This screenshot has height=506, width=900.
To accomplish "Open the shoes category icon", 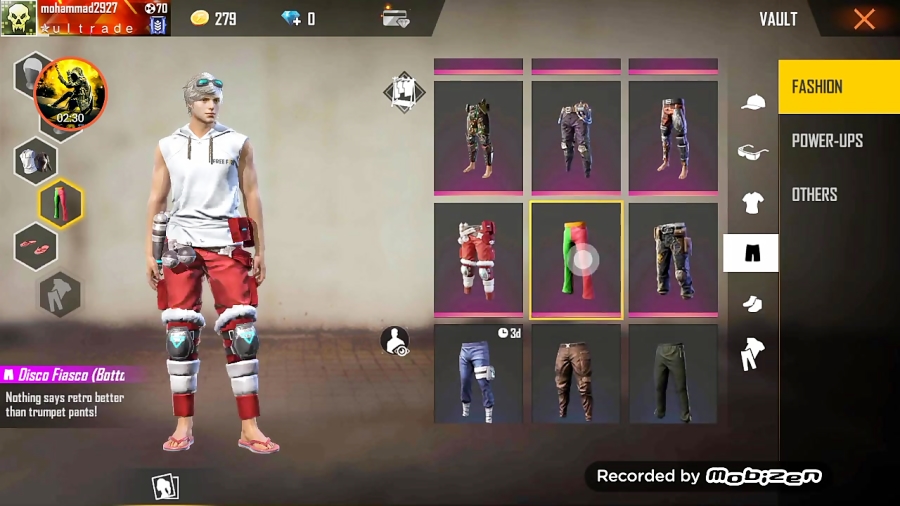I will click(752, 303).
